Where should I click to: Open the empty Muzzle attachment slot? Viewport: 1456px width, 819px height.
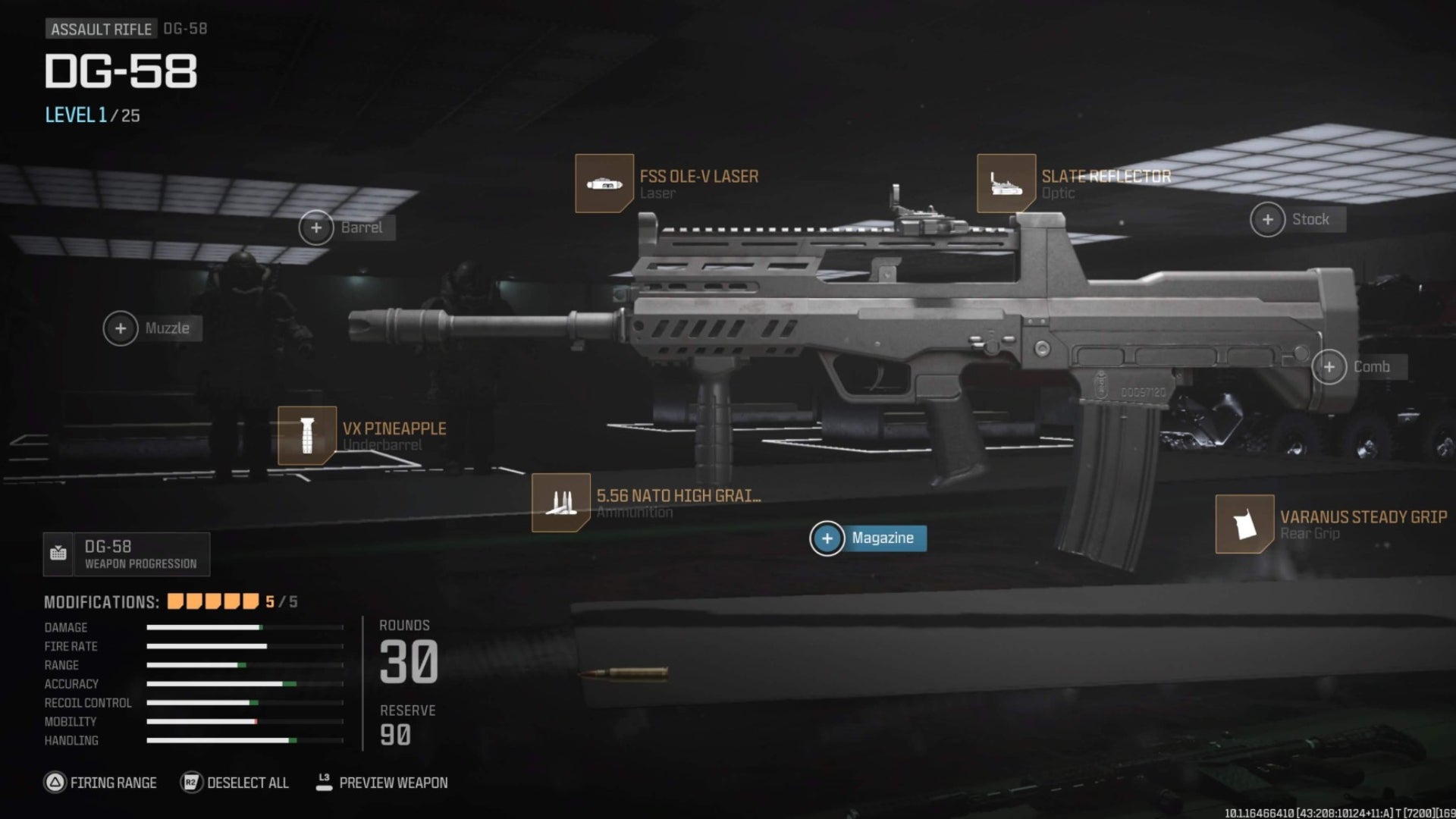pyautogui.click(x=120, y=328)
